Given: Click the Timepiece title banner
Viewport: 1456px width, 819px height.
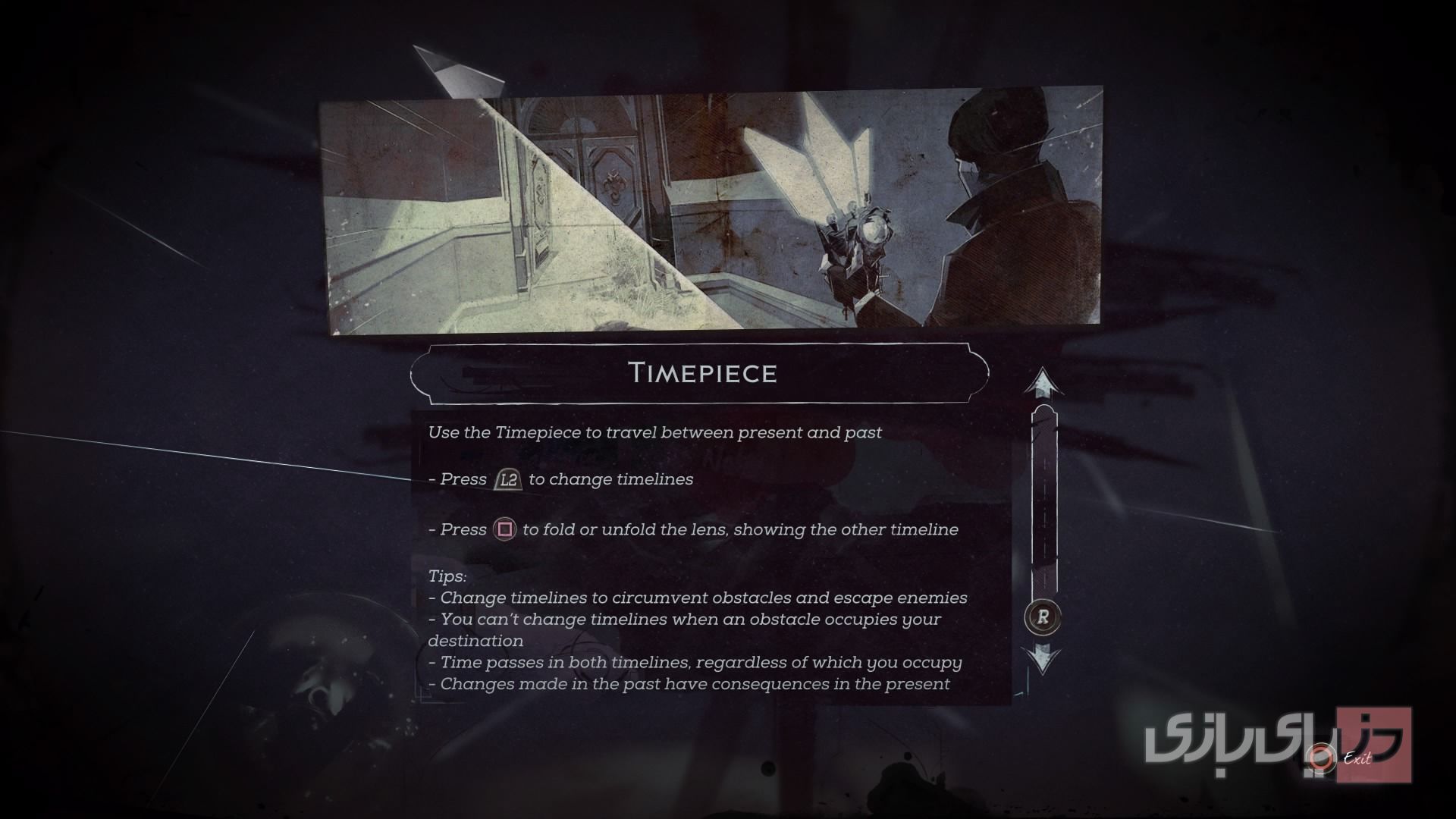Looking at the screenshot, I should pos(704,373).
